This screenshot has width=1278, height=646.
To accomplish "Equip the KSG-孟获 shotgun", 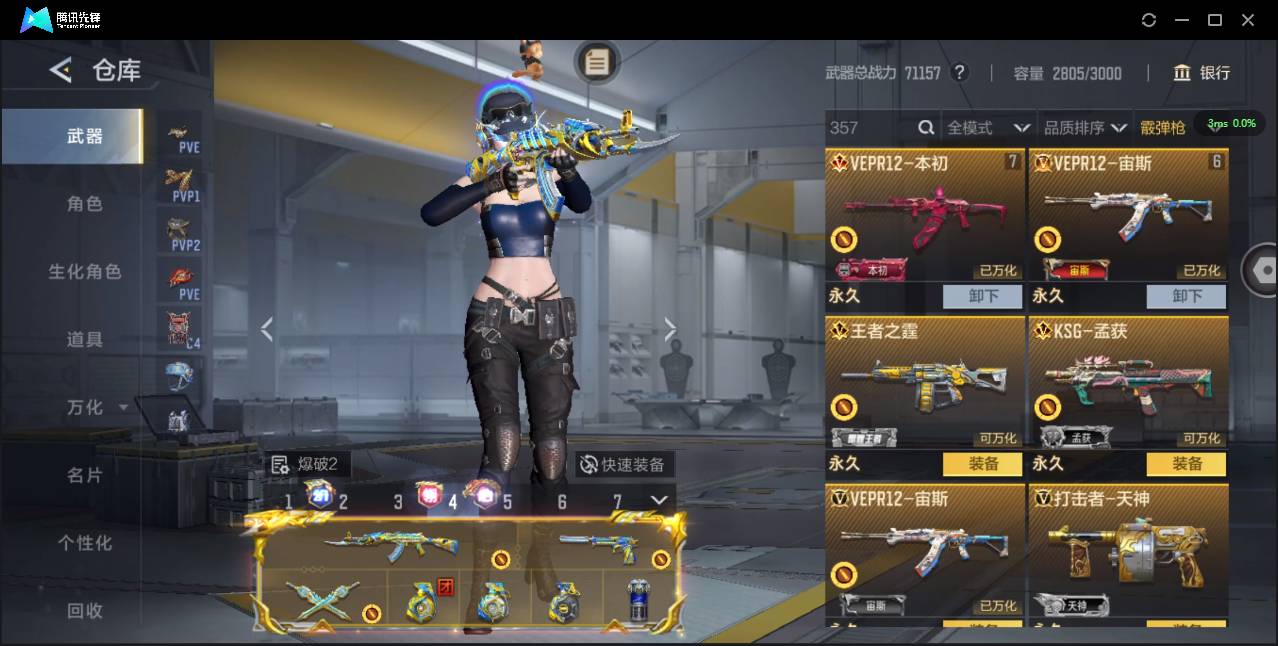I will coord(1187,464).
